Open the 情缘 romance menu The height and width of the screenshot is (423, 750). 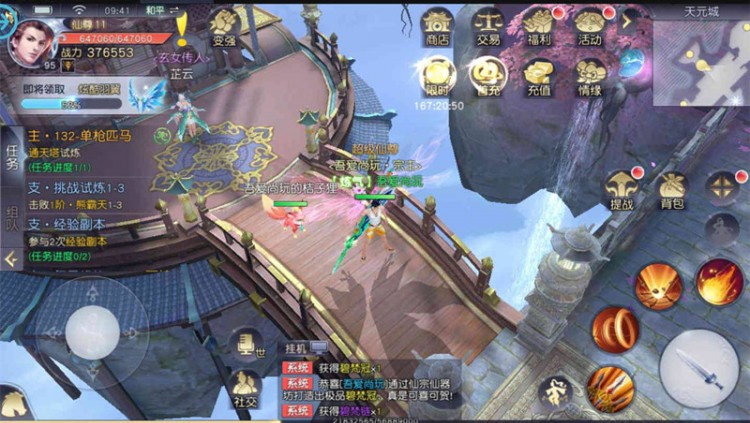pos(589,75)
